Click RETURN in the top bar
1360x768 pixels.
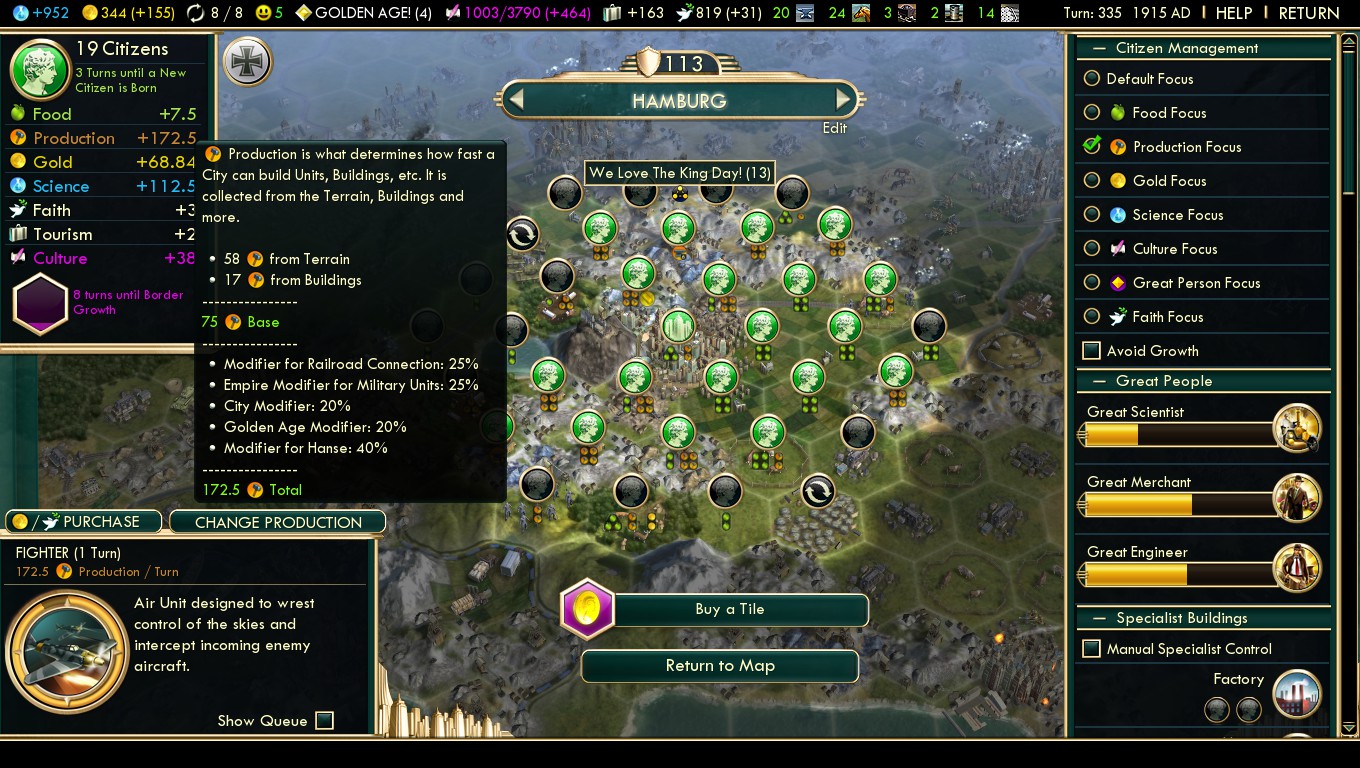(1308, 13)
